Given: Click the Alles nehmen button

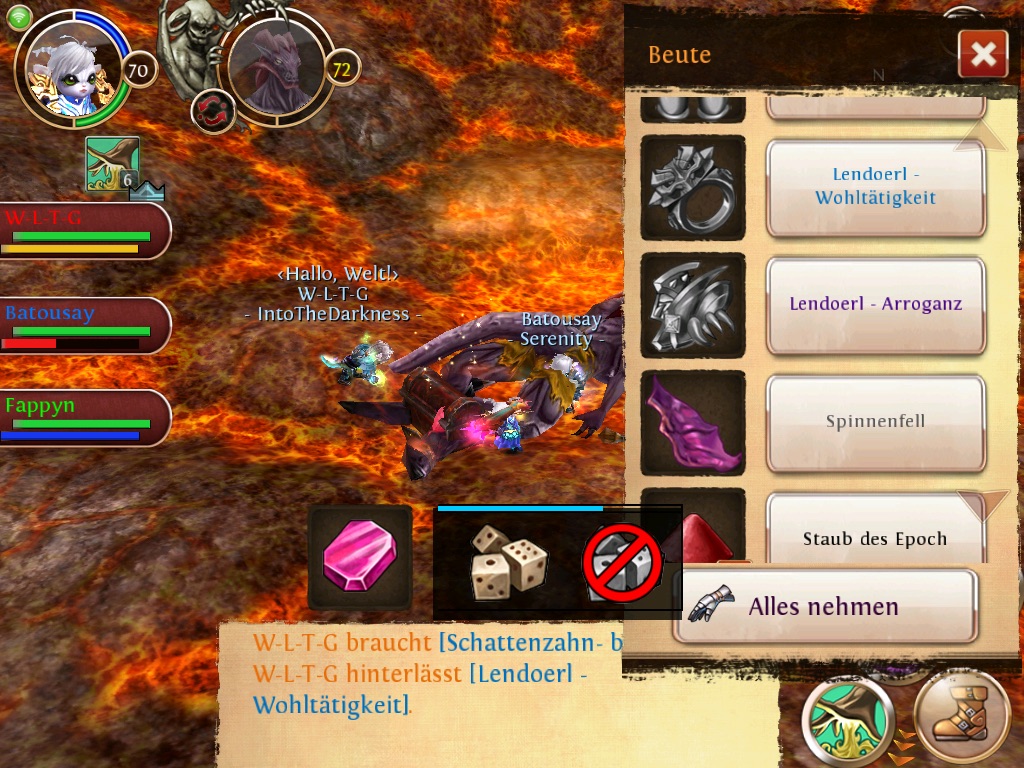Looking at the screenshot, I should (x=824, y=606).
